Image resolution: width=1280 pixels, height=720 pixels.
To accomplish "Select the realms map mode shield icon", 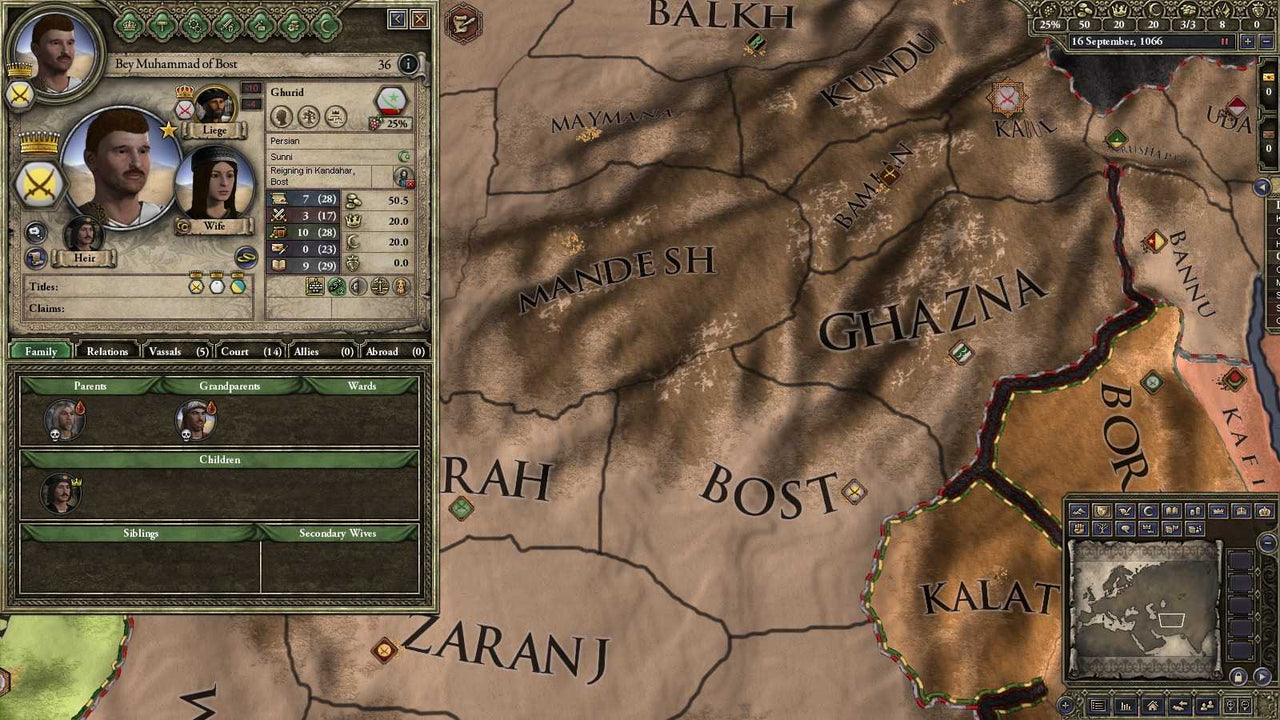I will tap(1101, 511).
